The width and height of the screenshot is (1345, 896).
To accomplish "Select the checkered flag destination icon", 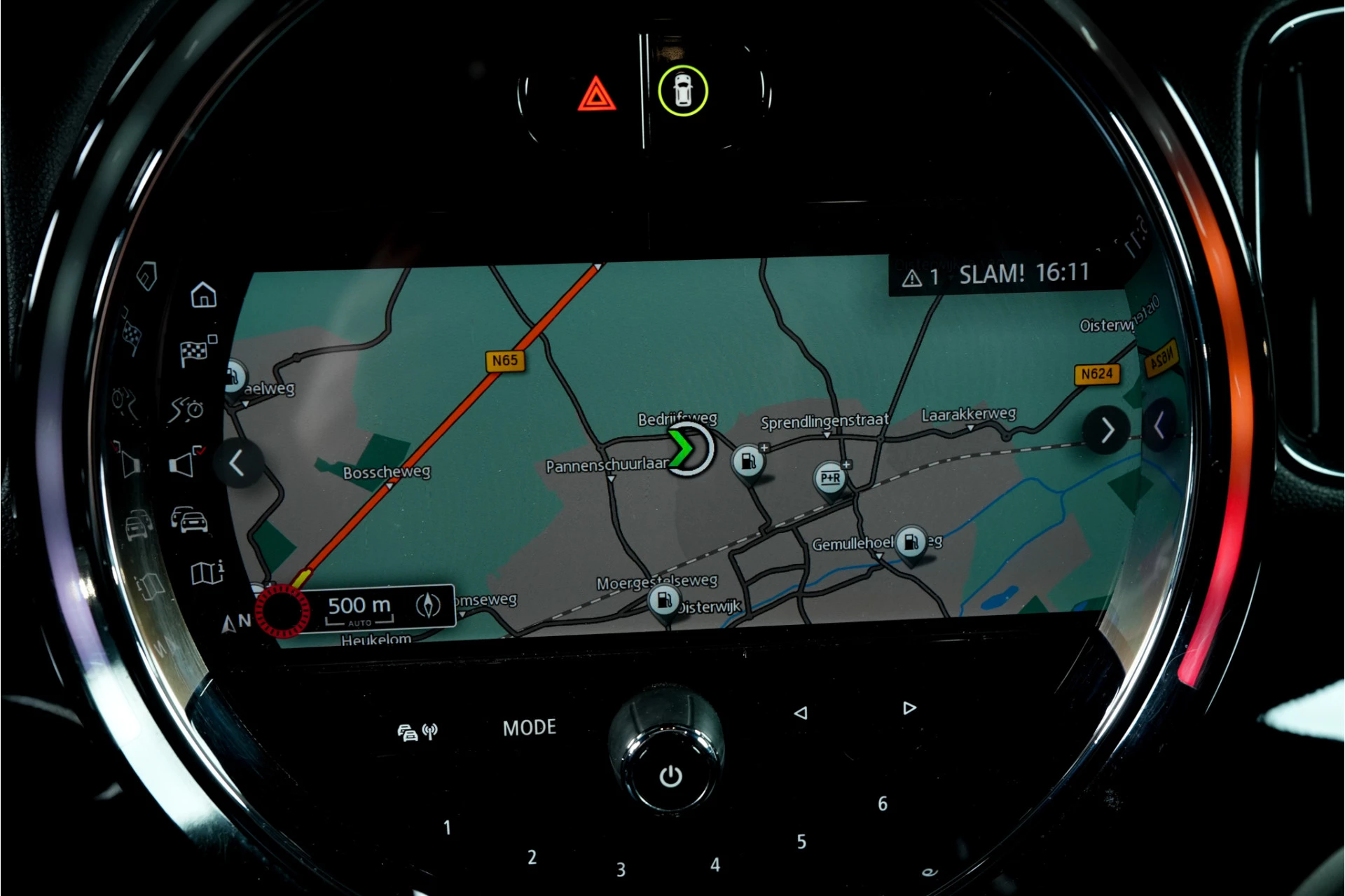I will pos(196,351).
